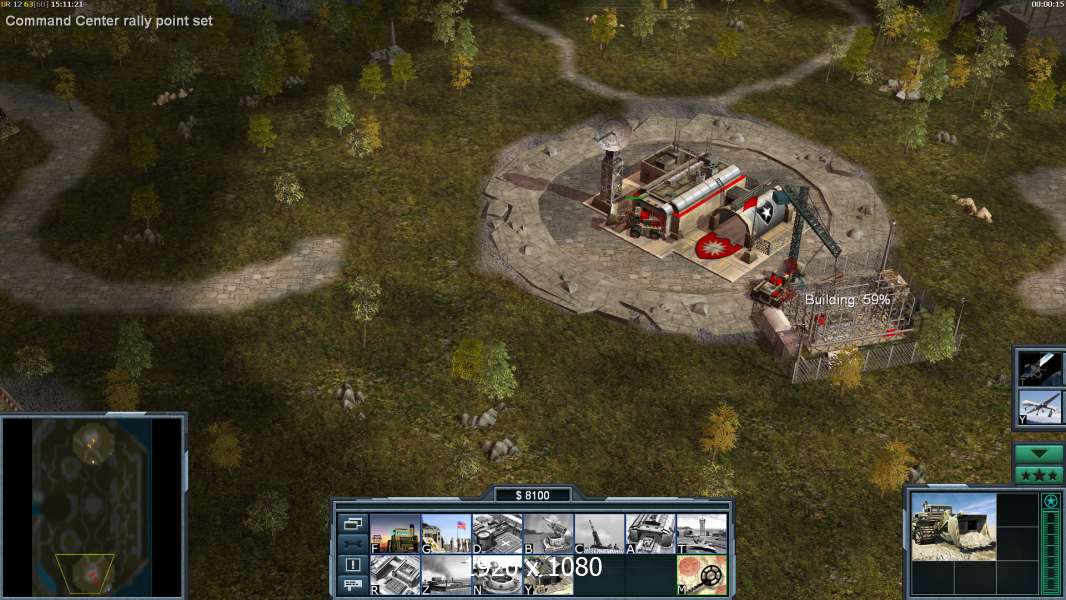Activate the mine-clearing detector command M

pos(701,575)
